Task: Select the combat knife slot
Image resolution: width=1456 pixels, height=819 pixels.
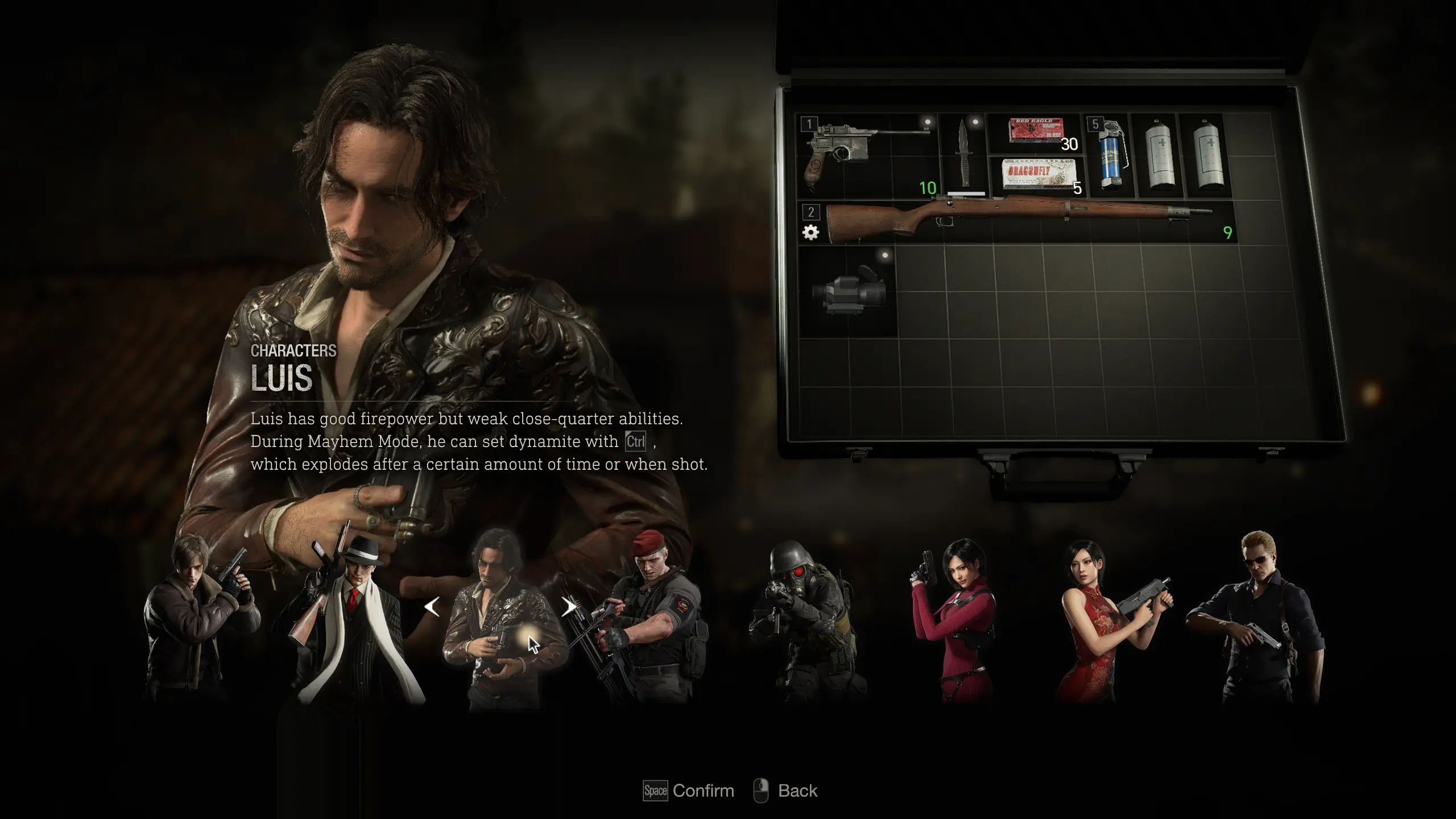Action: (x=965, y=154)
